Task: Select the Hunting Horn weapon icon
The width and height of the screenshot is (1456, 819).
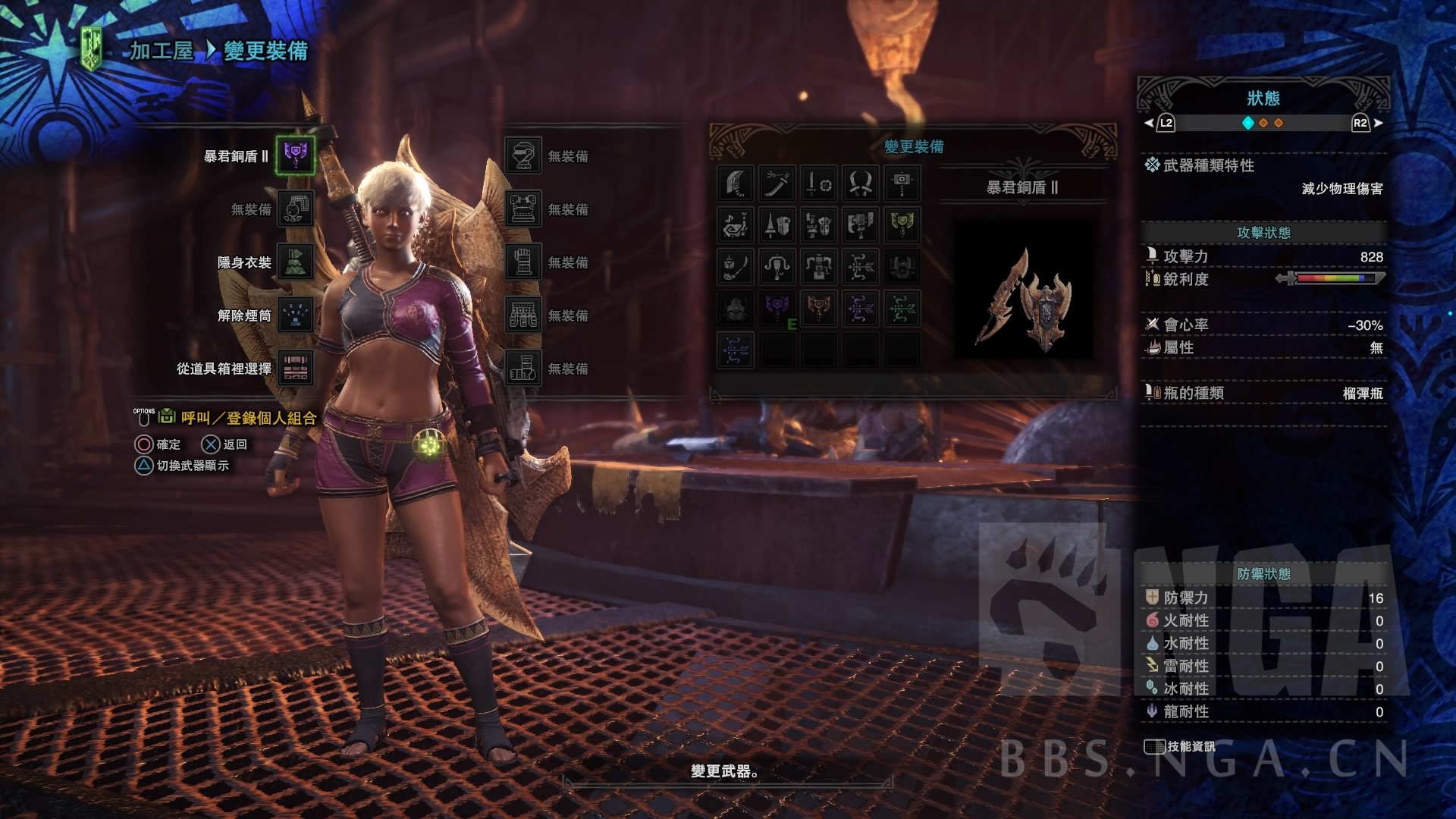Action: pyautogui.click(x=736, y=224)
